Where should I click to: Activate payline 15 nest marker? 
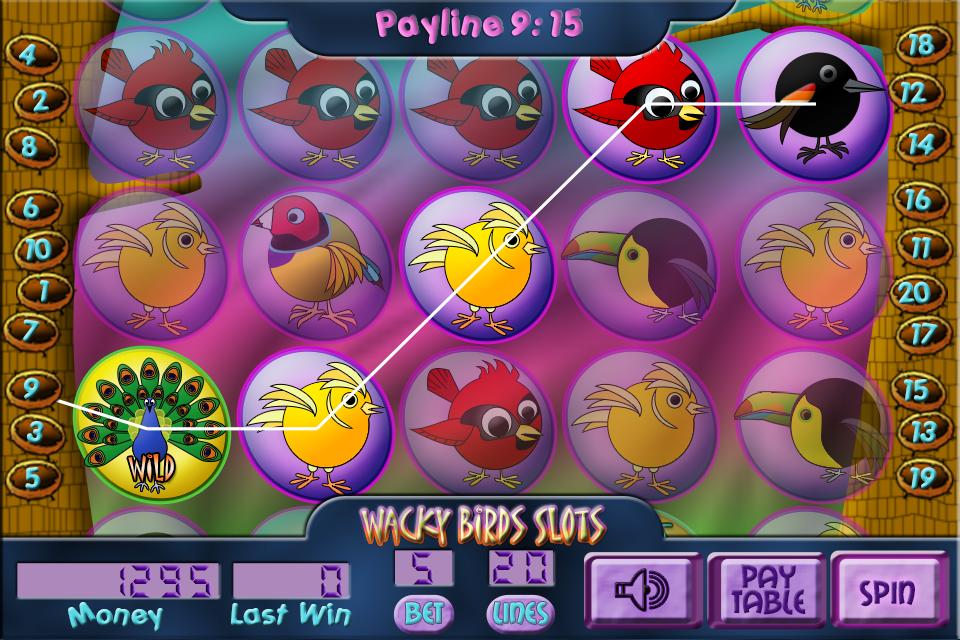[x=915, y=388]
